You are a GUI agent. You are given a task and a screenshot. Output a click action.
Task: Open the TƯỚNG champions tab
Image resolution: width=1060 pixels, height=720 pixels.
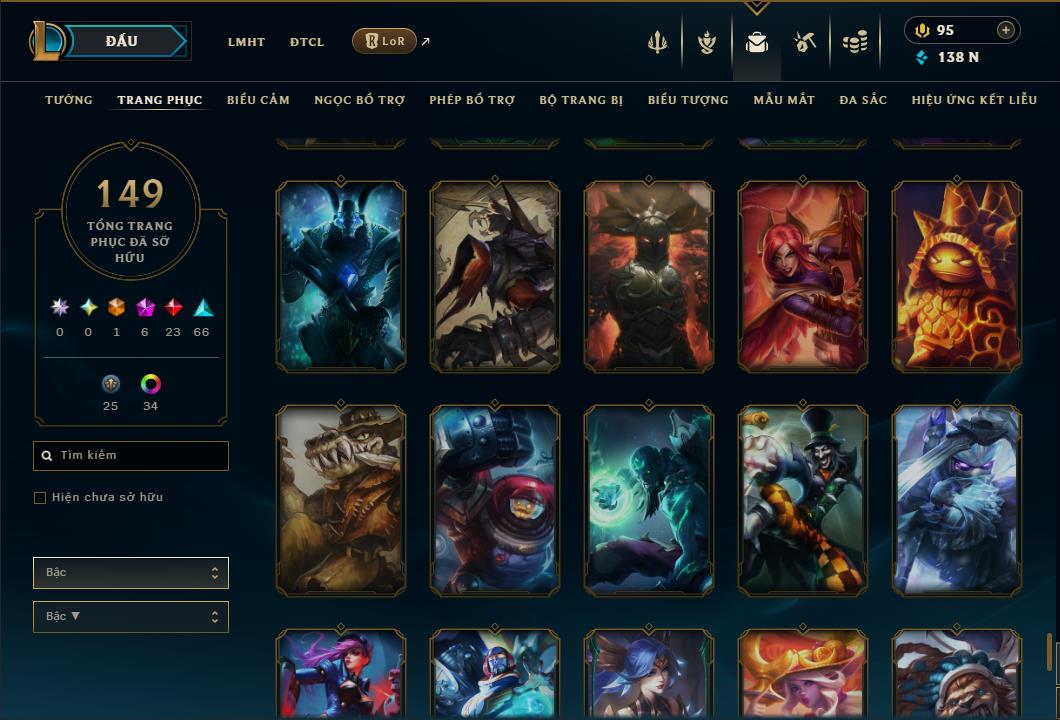[69, 100]
